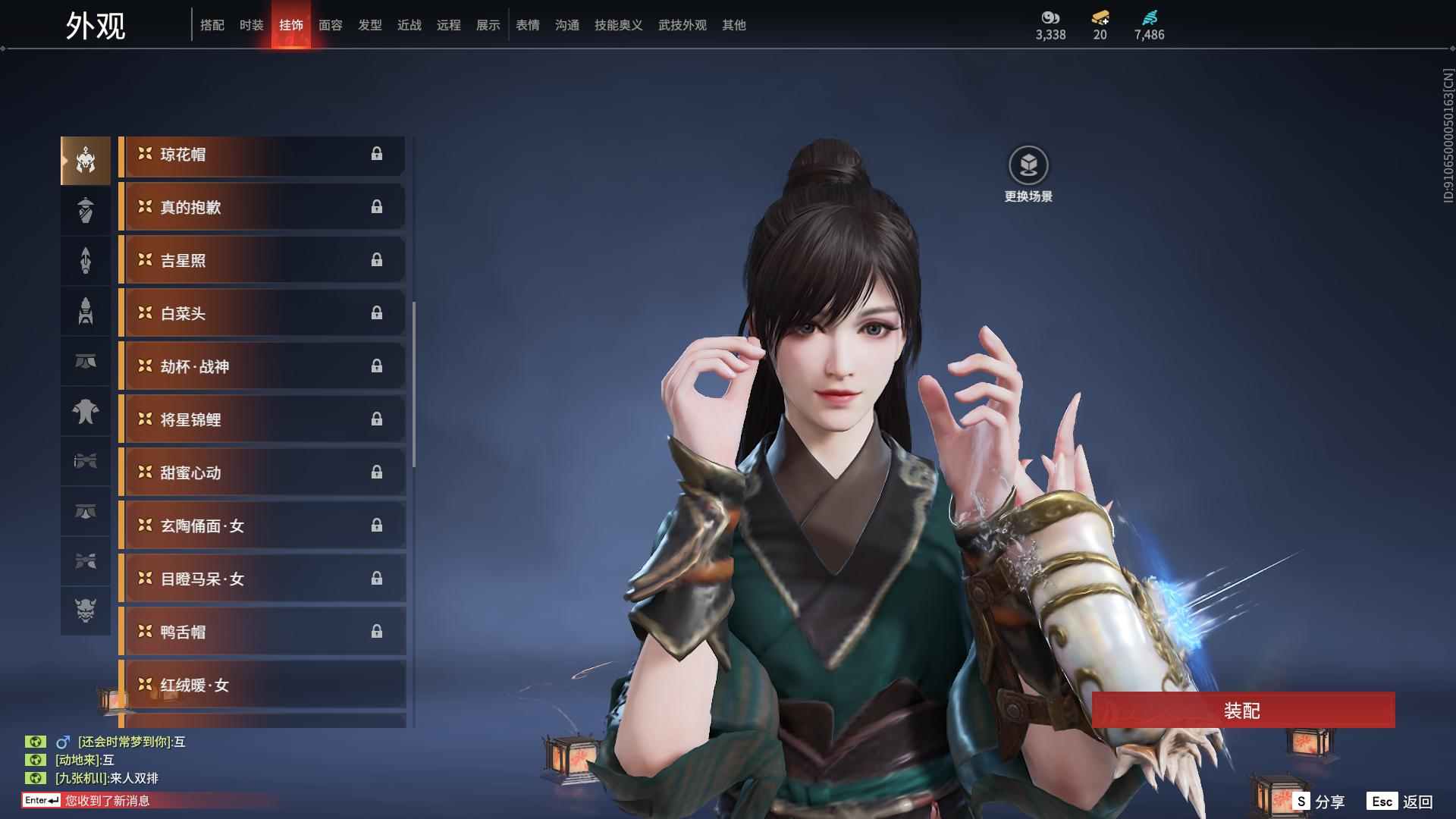This screenshot has height=819, width=1456.
Task: Switch to the 武技外观 tab
Action: point(682,25)
